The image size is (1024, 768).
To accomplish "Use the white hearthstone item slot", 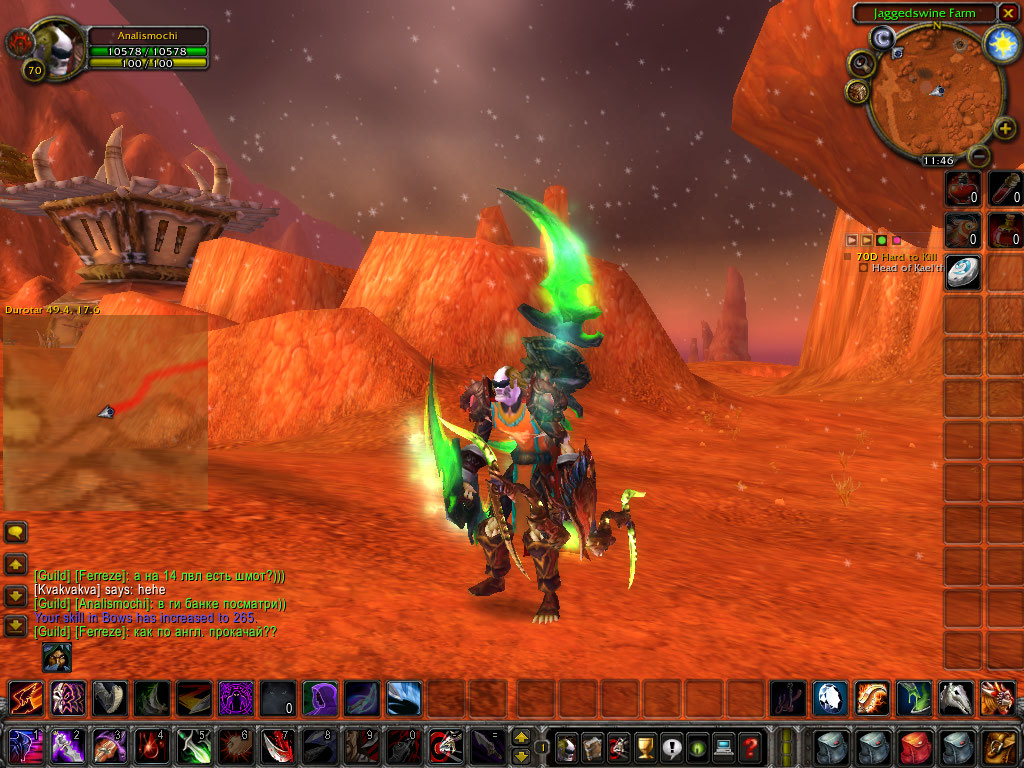I will point(963,272).
